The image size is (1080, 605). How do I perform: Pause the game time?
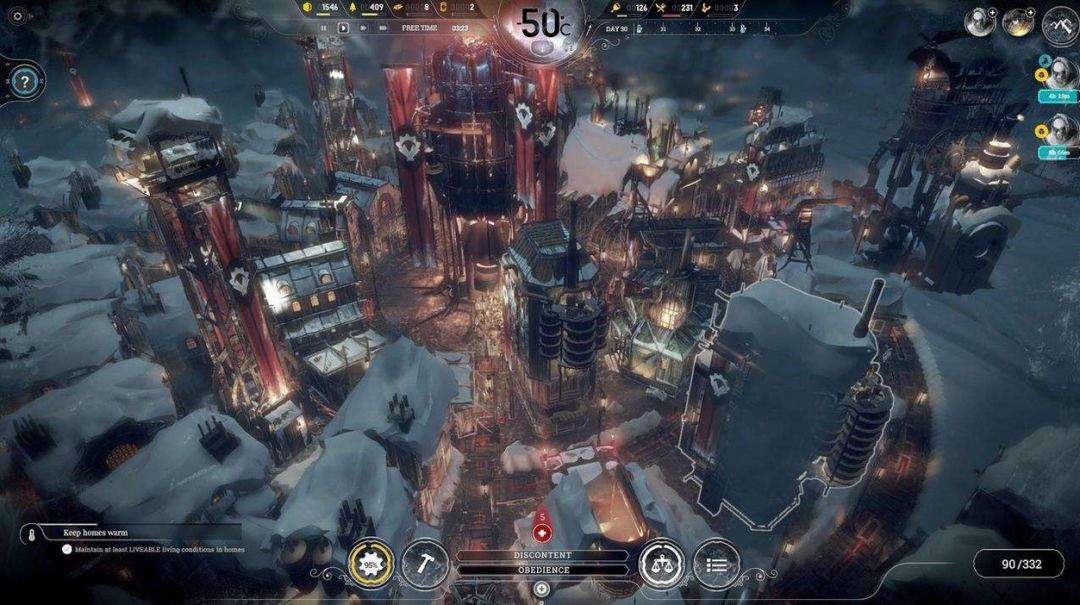pos(323,28)
